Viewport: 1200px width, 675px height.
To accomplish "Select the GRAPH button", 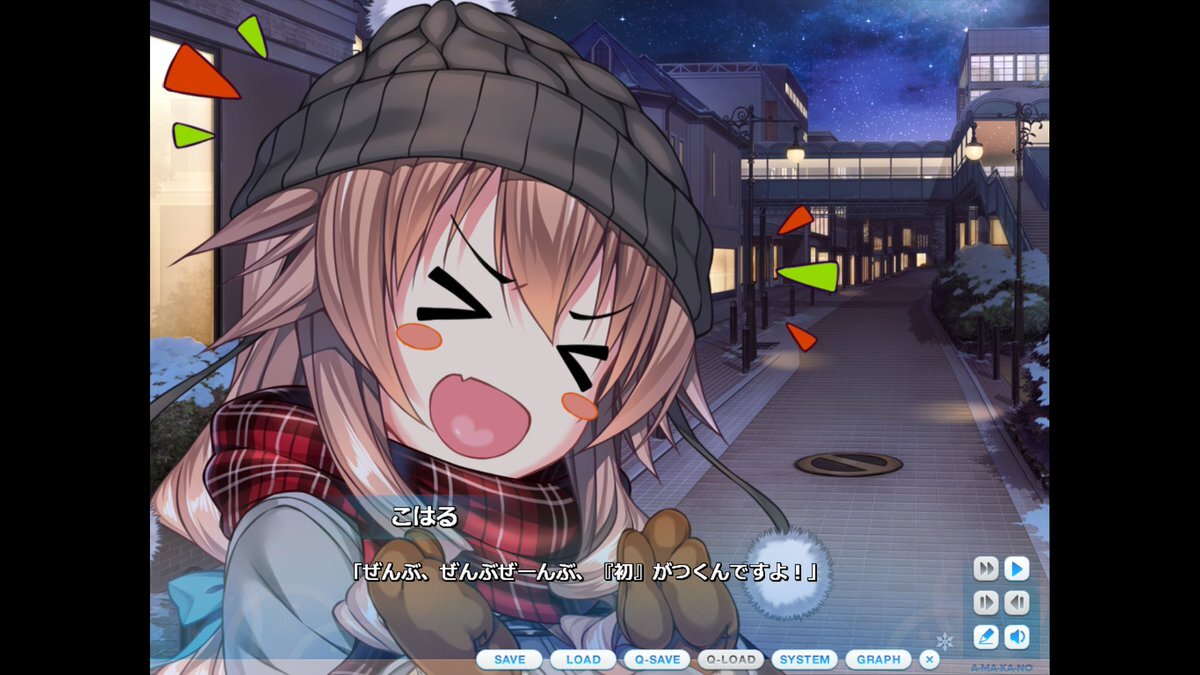I will (x=878, y=660).
